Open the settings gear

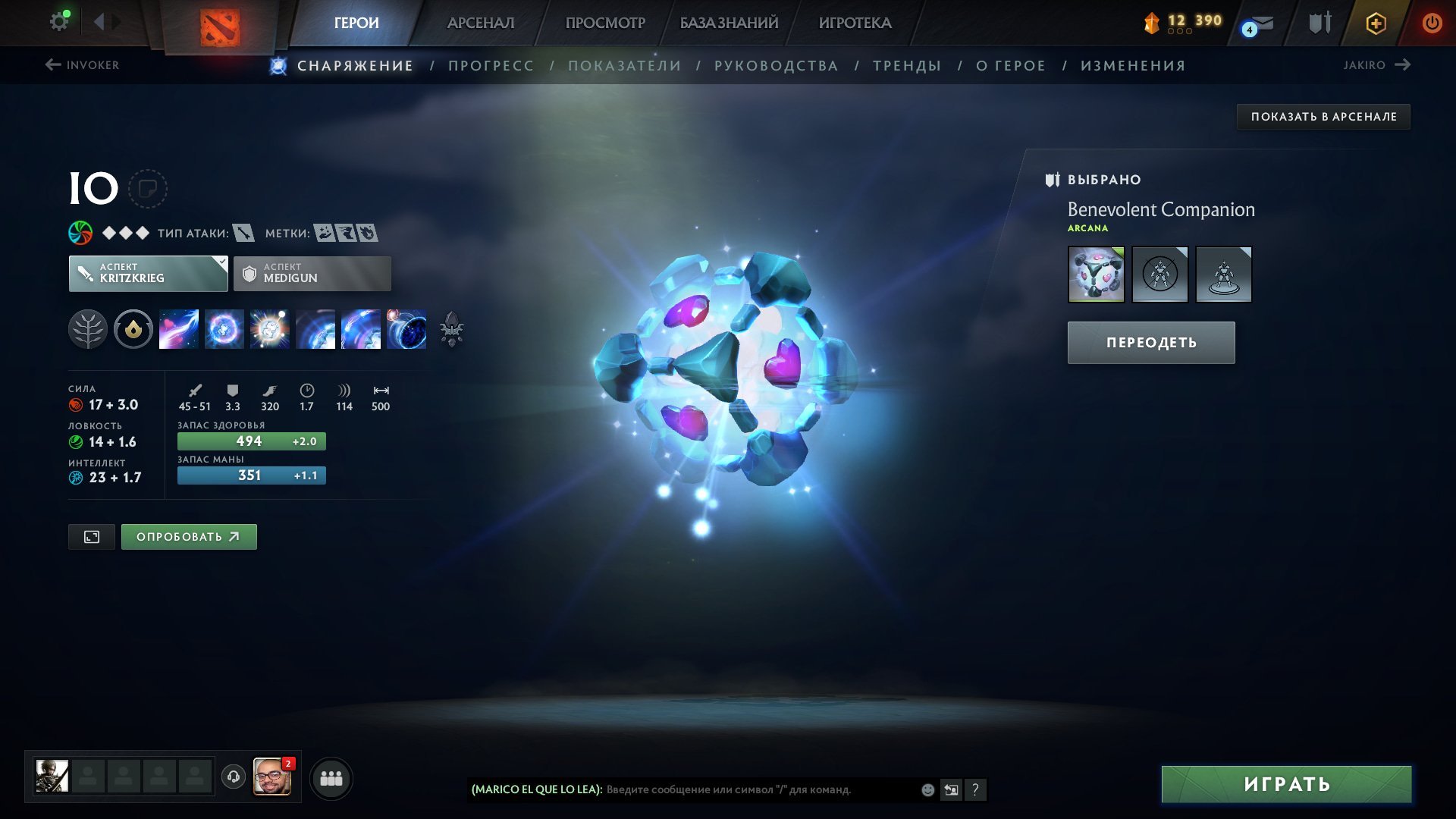58,20
